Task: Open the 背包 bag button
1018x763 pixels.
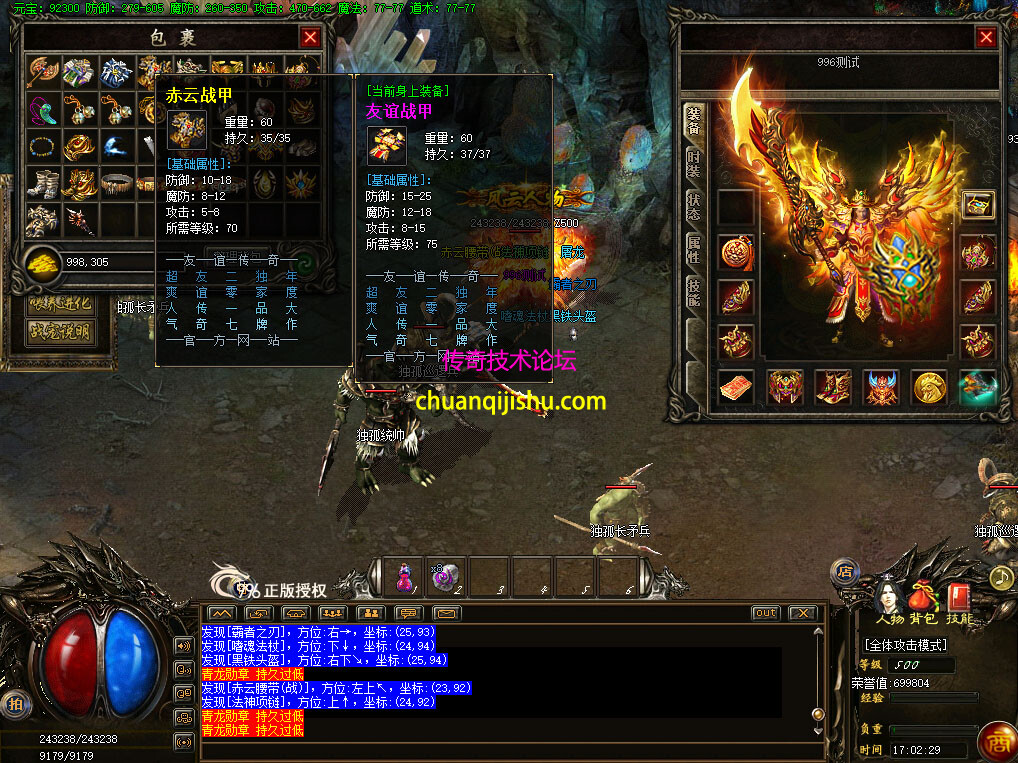Action: [924, 597]
